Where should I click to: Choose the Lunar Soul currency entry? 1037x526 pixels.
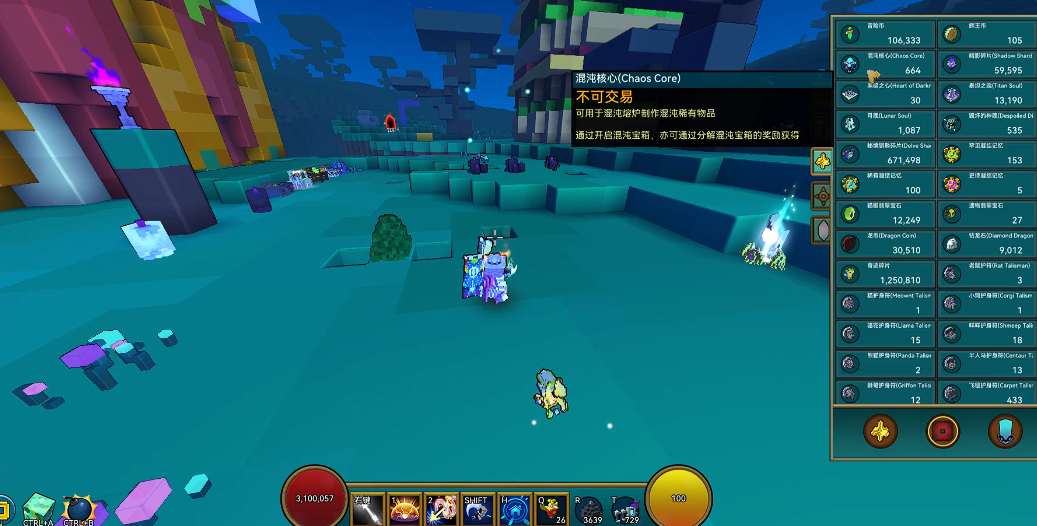click(885, 124)
